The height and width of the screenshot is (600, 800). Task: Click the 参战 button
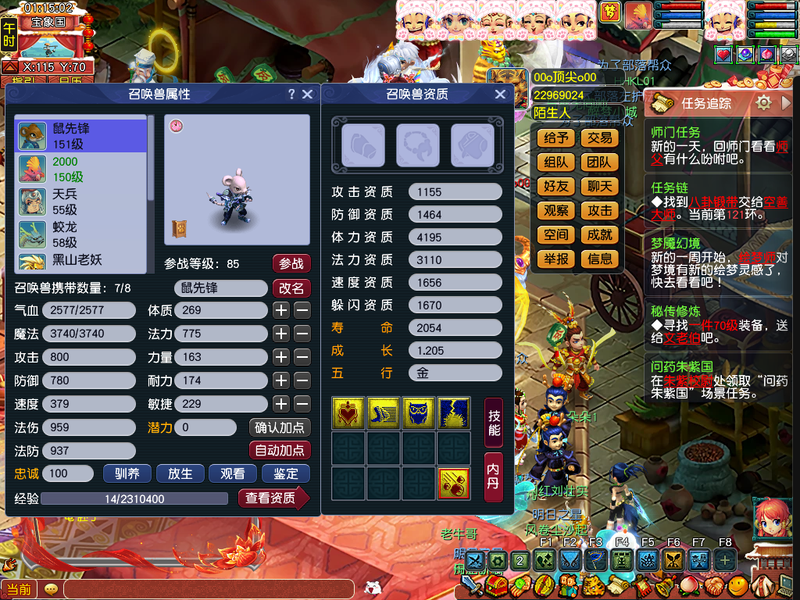(x=291, y=264)
